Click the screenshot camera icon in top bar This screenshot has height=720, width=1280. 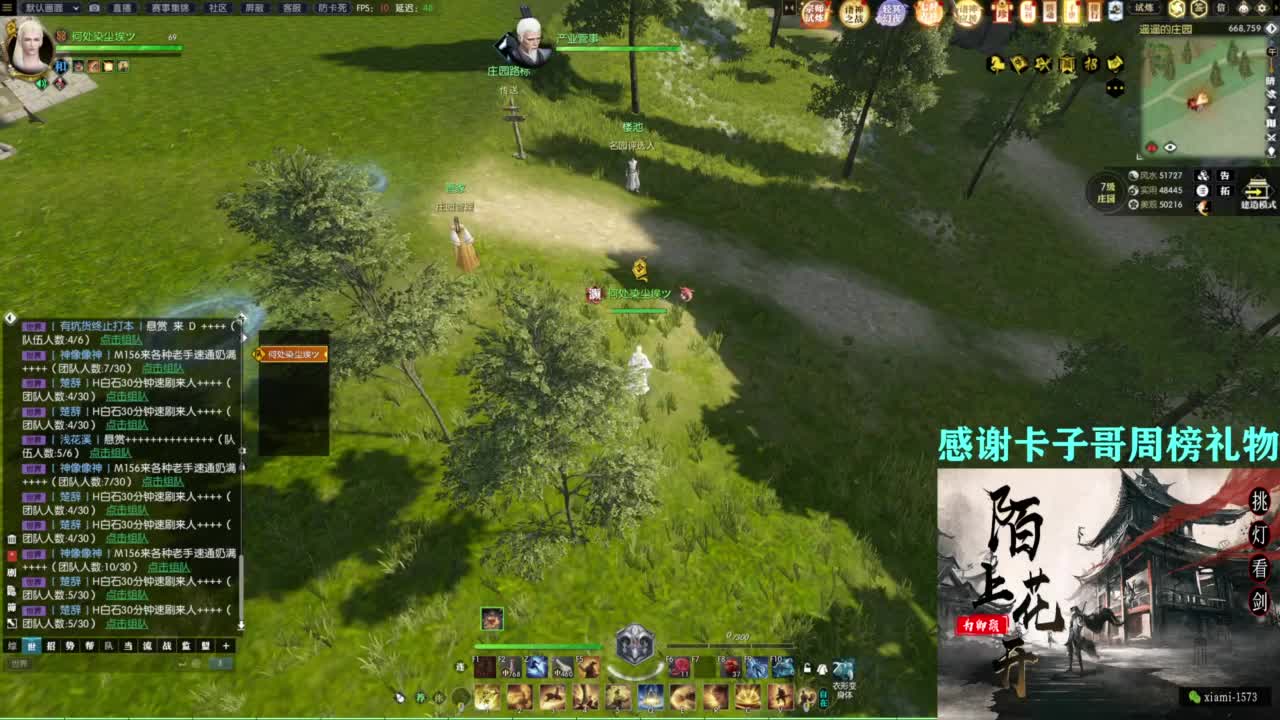(x=93, y=8)
